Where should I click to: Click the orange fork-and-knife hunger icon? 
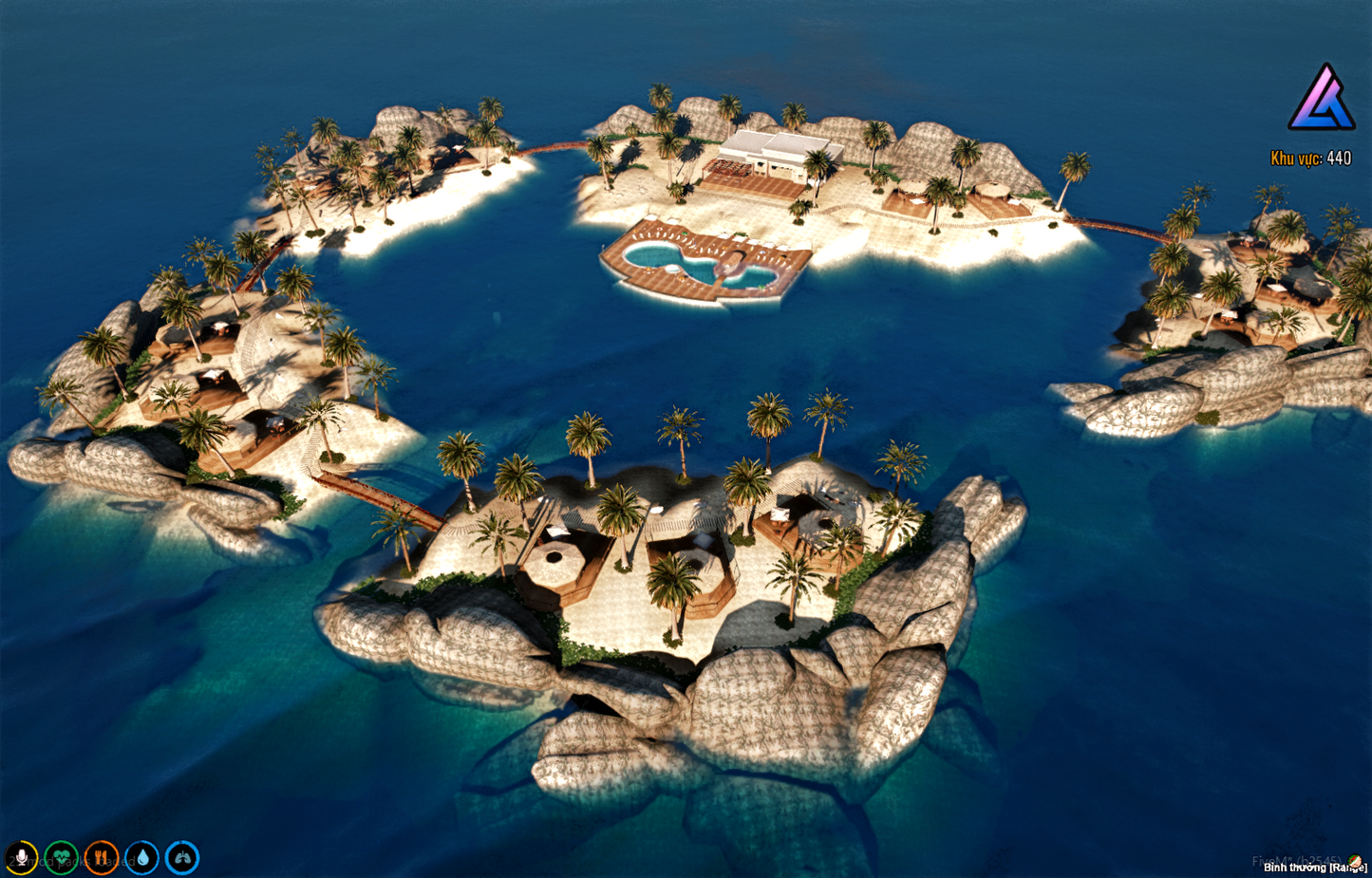point(102,858)
